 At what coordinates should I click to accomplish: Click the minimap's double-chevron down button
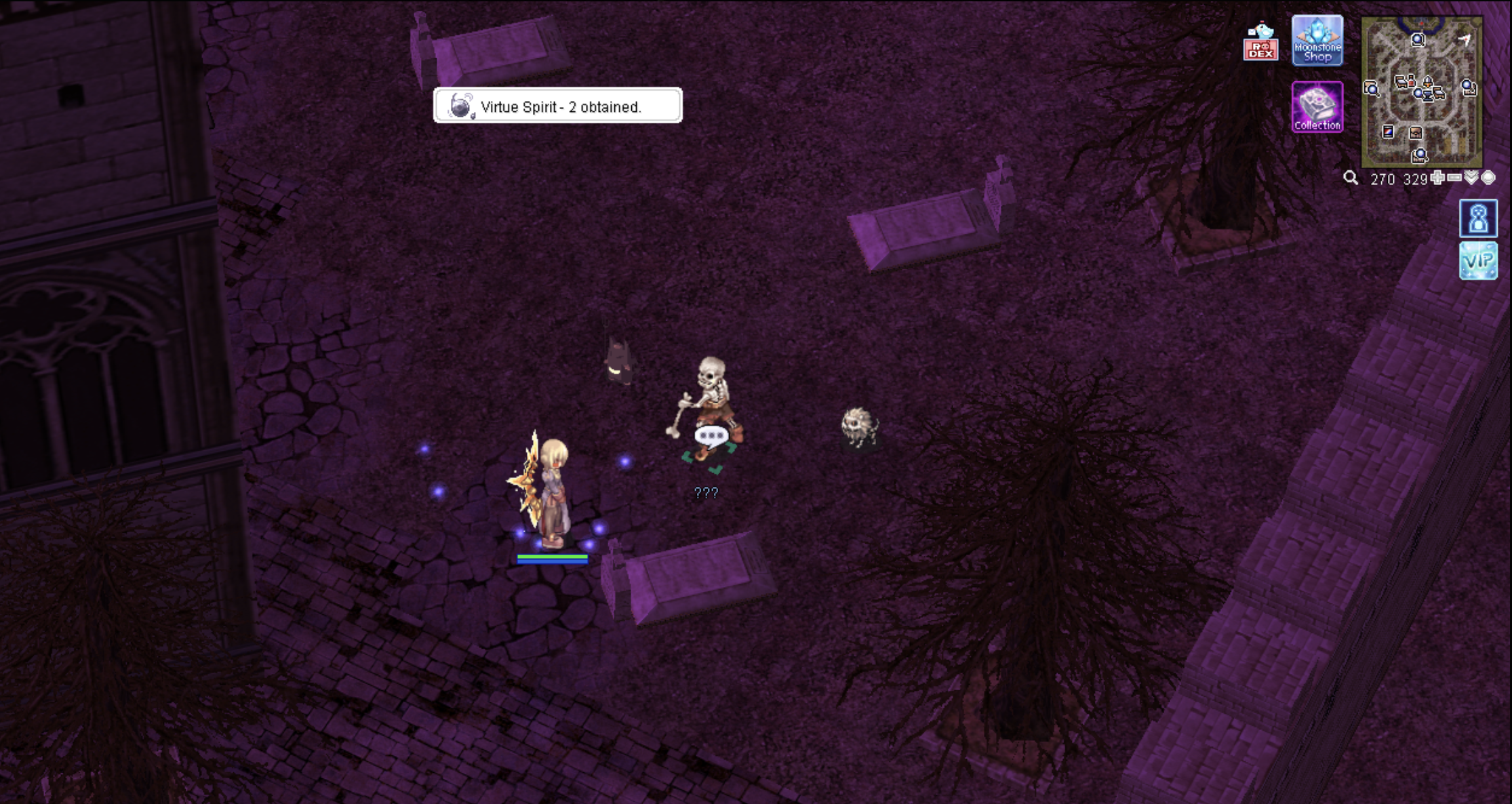(x=1471, y=178)
